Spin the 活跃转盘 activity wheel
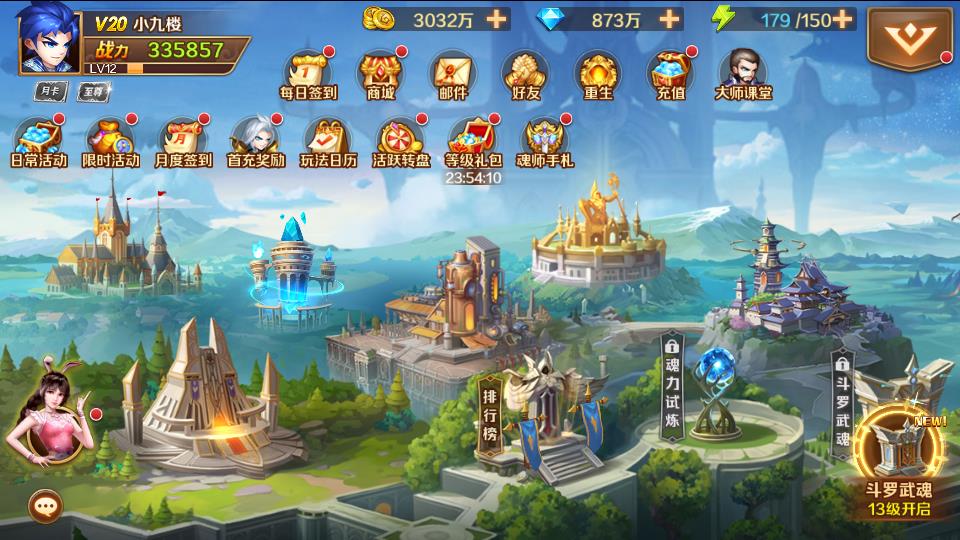The image size is (960, 540). pyautogui.click(x=400, y=140)
